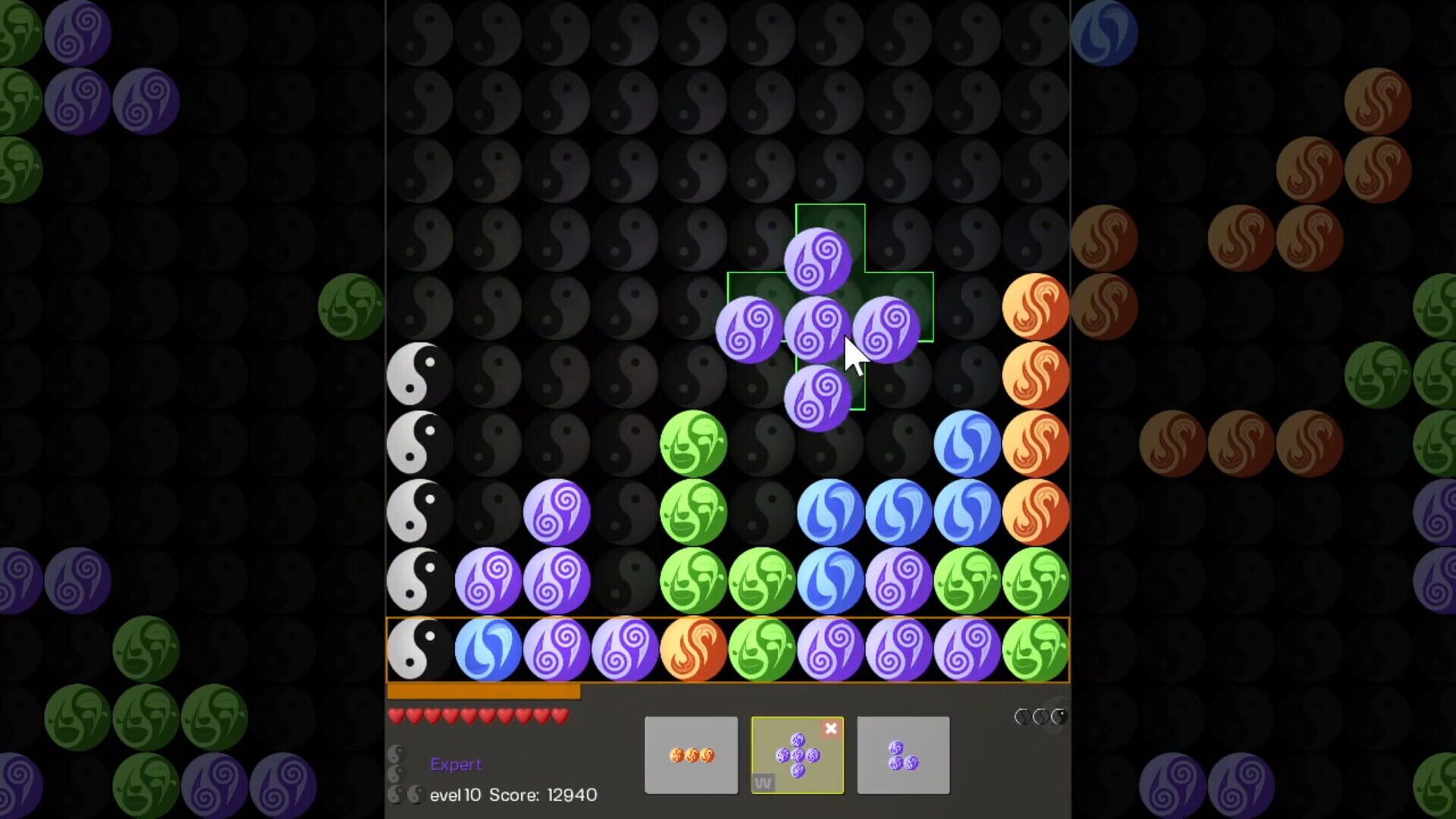Click the Expert difficulty label
The image size is (1456, 819).
click(x=456, y=764)
